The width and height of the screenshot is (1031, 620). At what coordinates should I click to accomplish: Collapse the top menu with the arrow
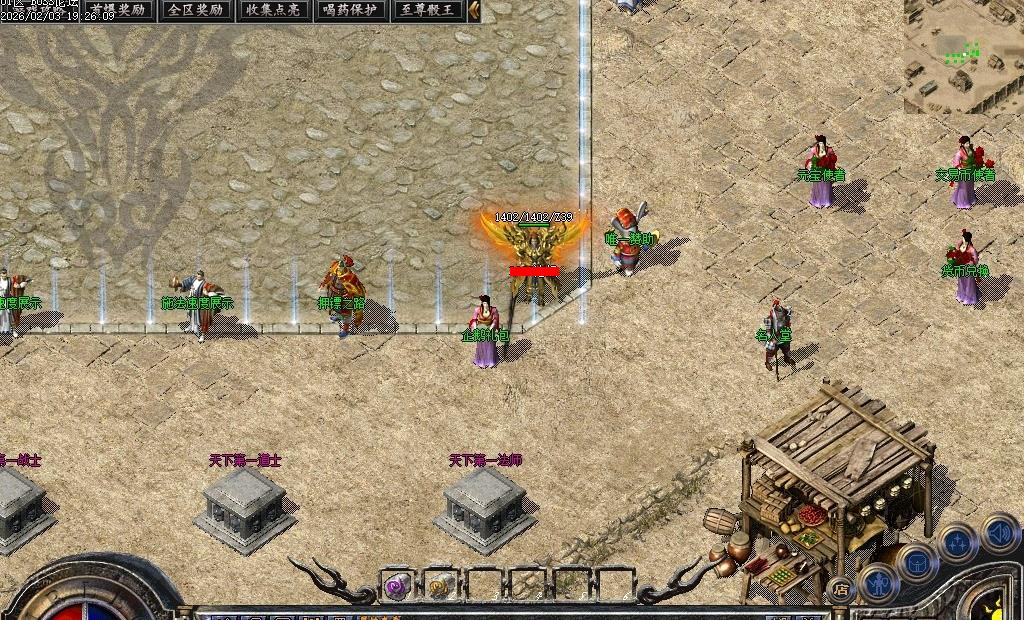[x=474, y=11]
